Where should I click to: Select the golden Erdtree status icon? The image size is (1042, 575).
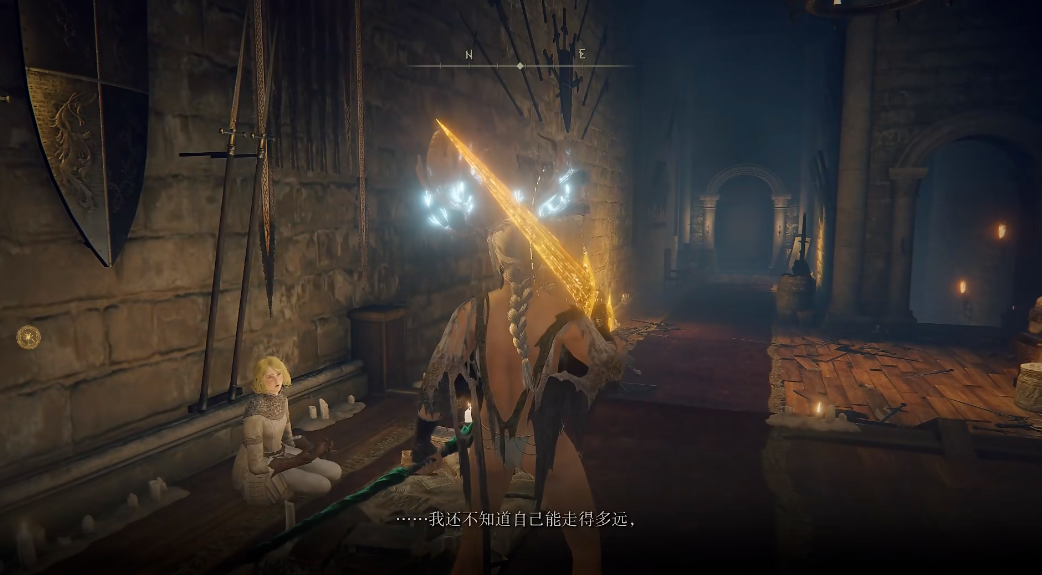[x=28, y=336]
